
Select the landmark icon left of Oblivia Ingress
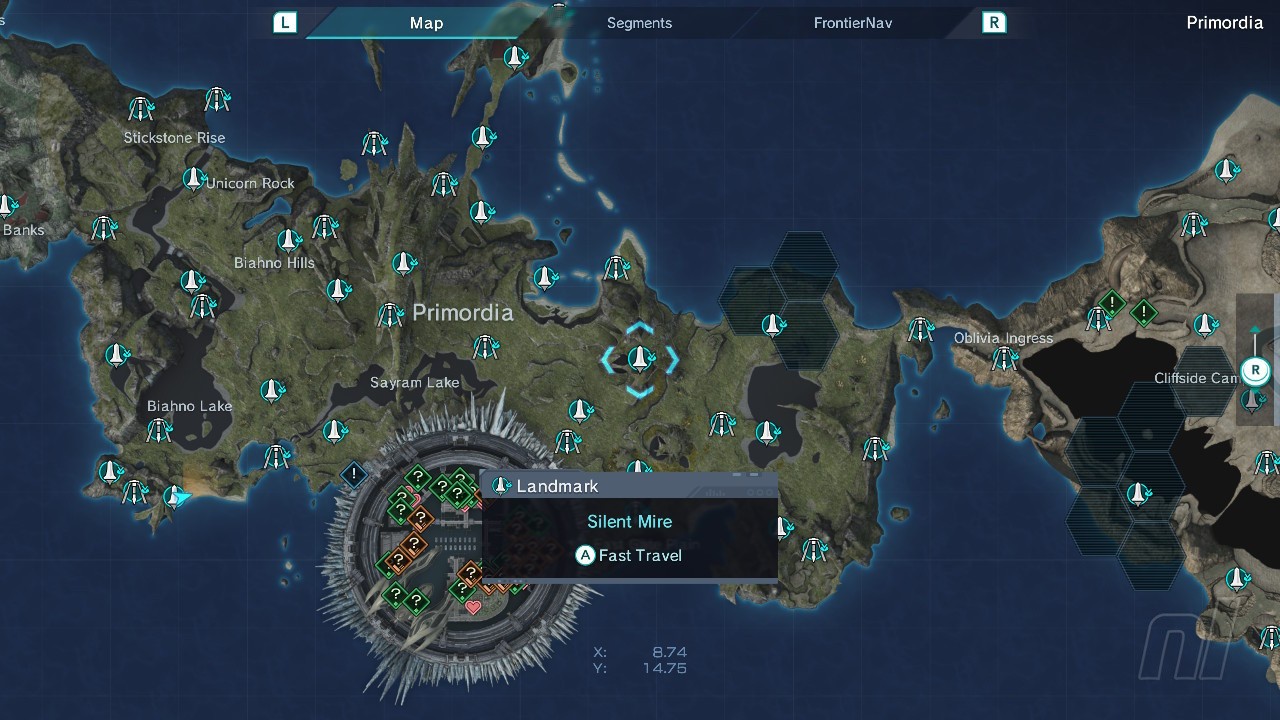(920, 329)
